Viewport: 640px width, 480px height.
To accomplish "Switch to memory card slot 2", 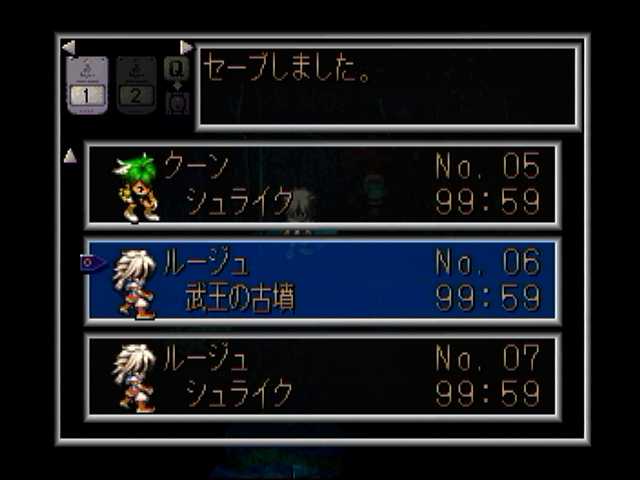I will tap(136, 85).
